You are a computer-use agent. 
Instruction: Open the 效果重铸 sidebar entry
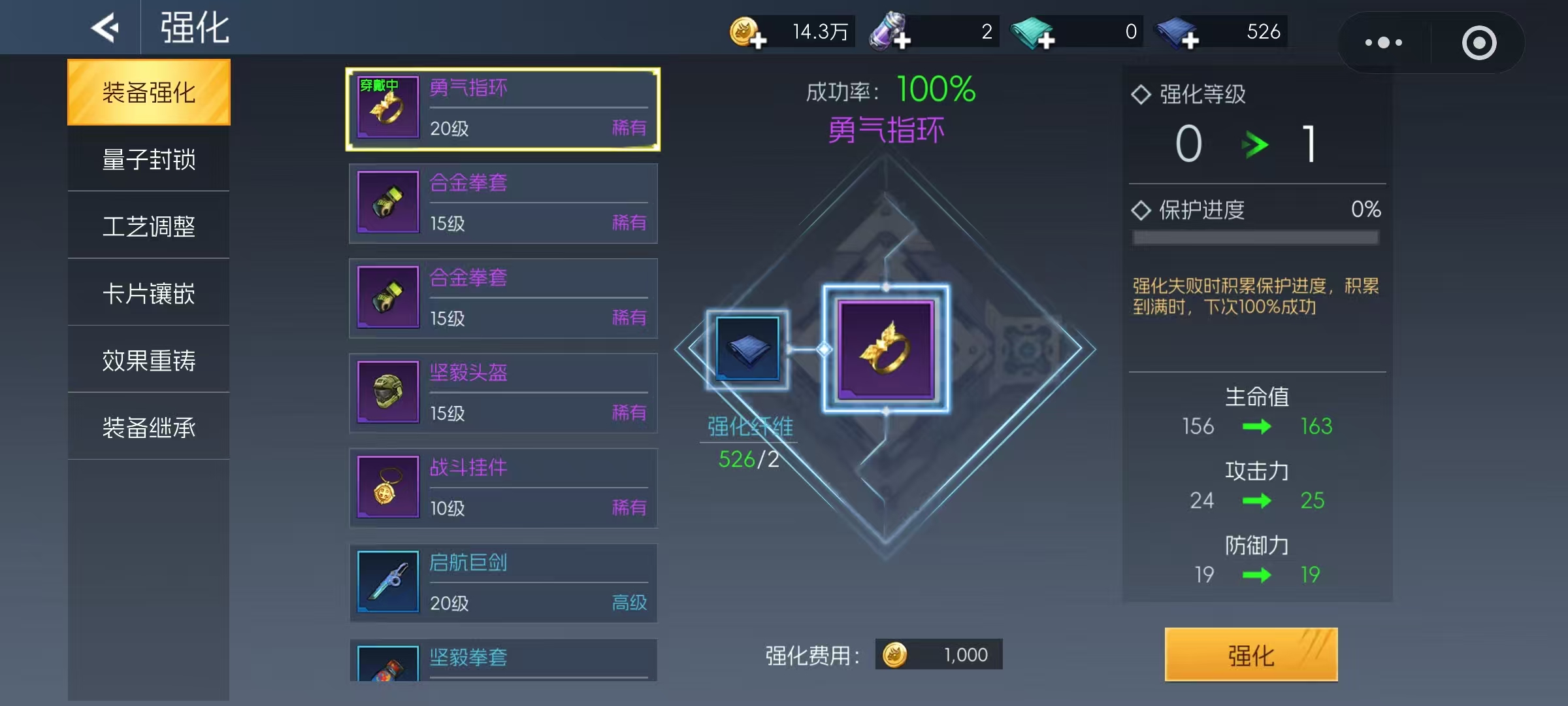[x=148, y=360]
